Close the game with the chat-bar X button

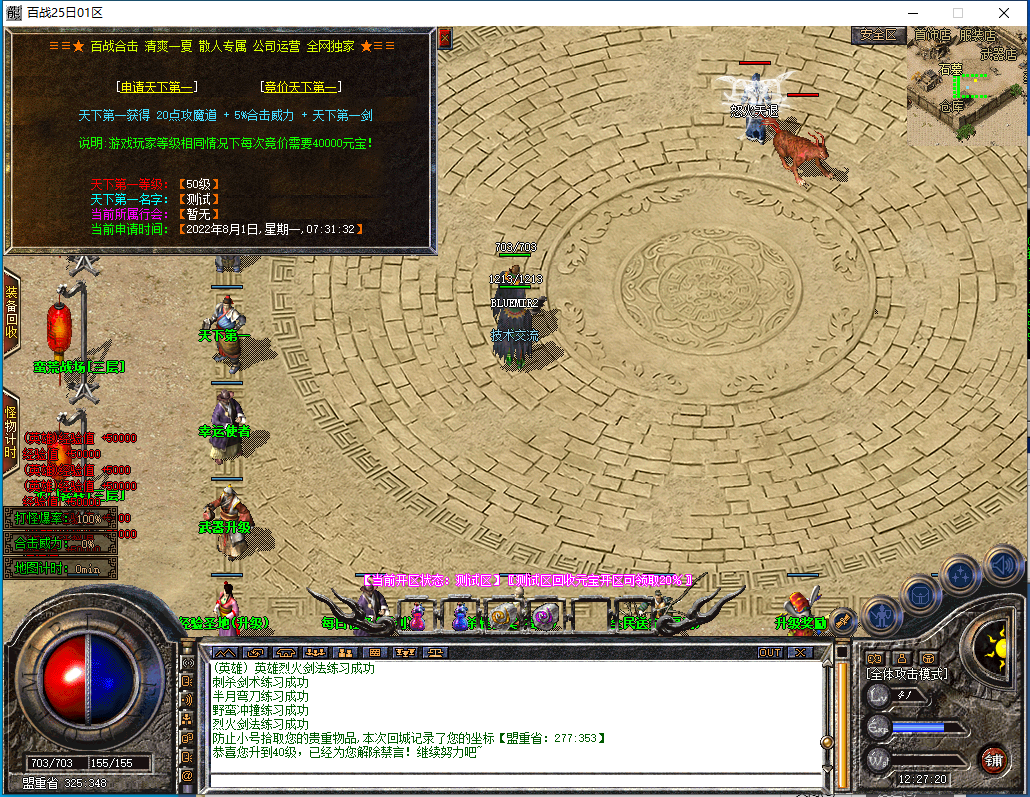[x=798, y=652]
